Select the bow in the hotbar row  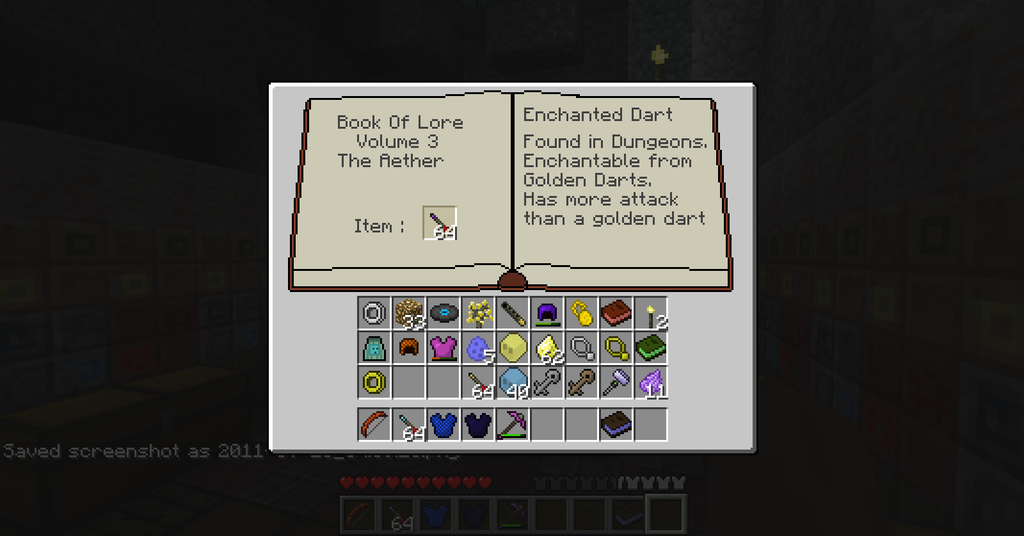374,424
